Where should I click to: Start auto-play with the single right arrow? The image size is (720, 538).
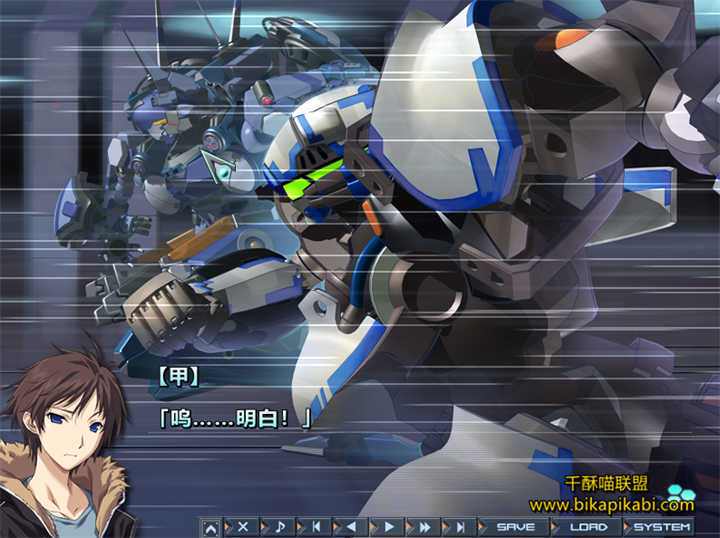389,526
